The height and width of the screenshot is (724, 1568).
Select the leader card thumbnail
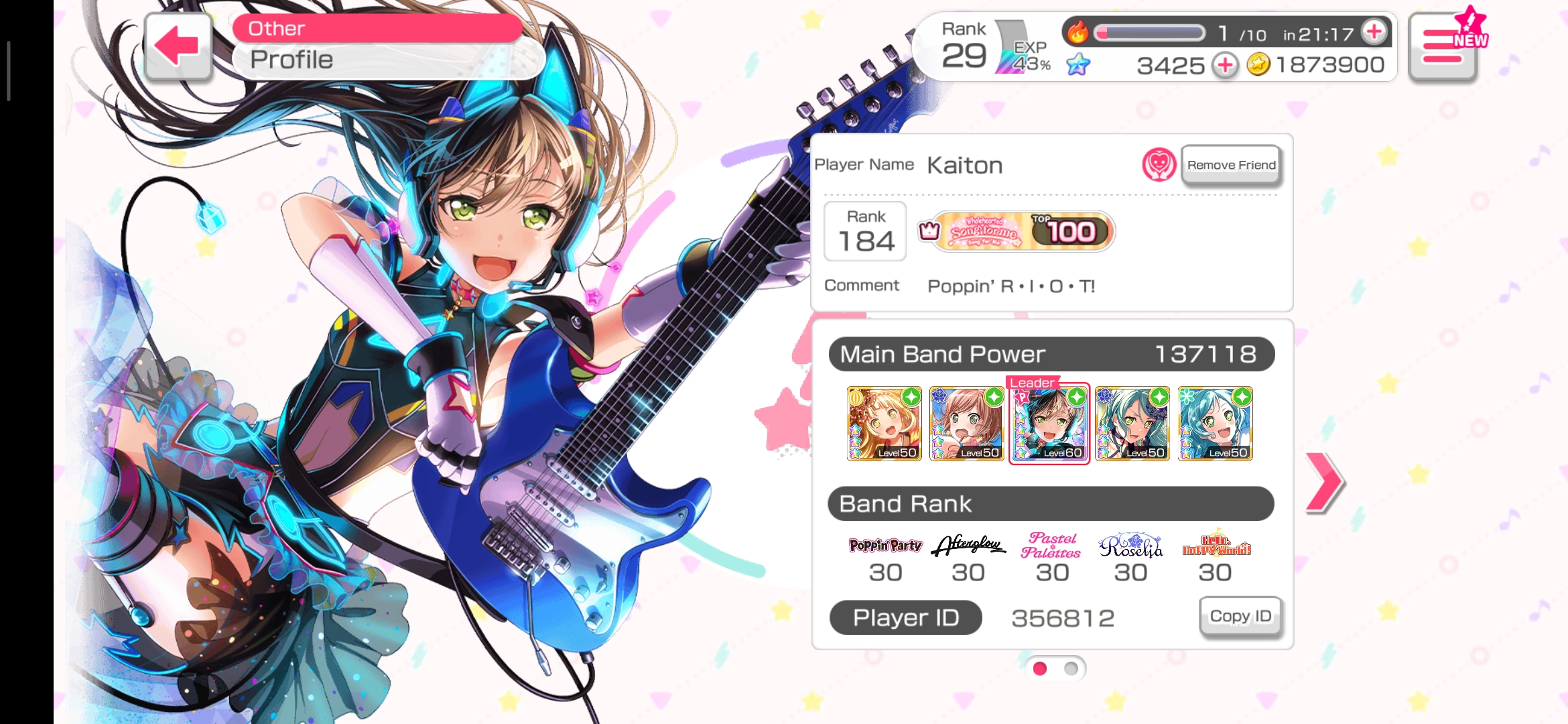(1049, 424)
